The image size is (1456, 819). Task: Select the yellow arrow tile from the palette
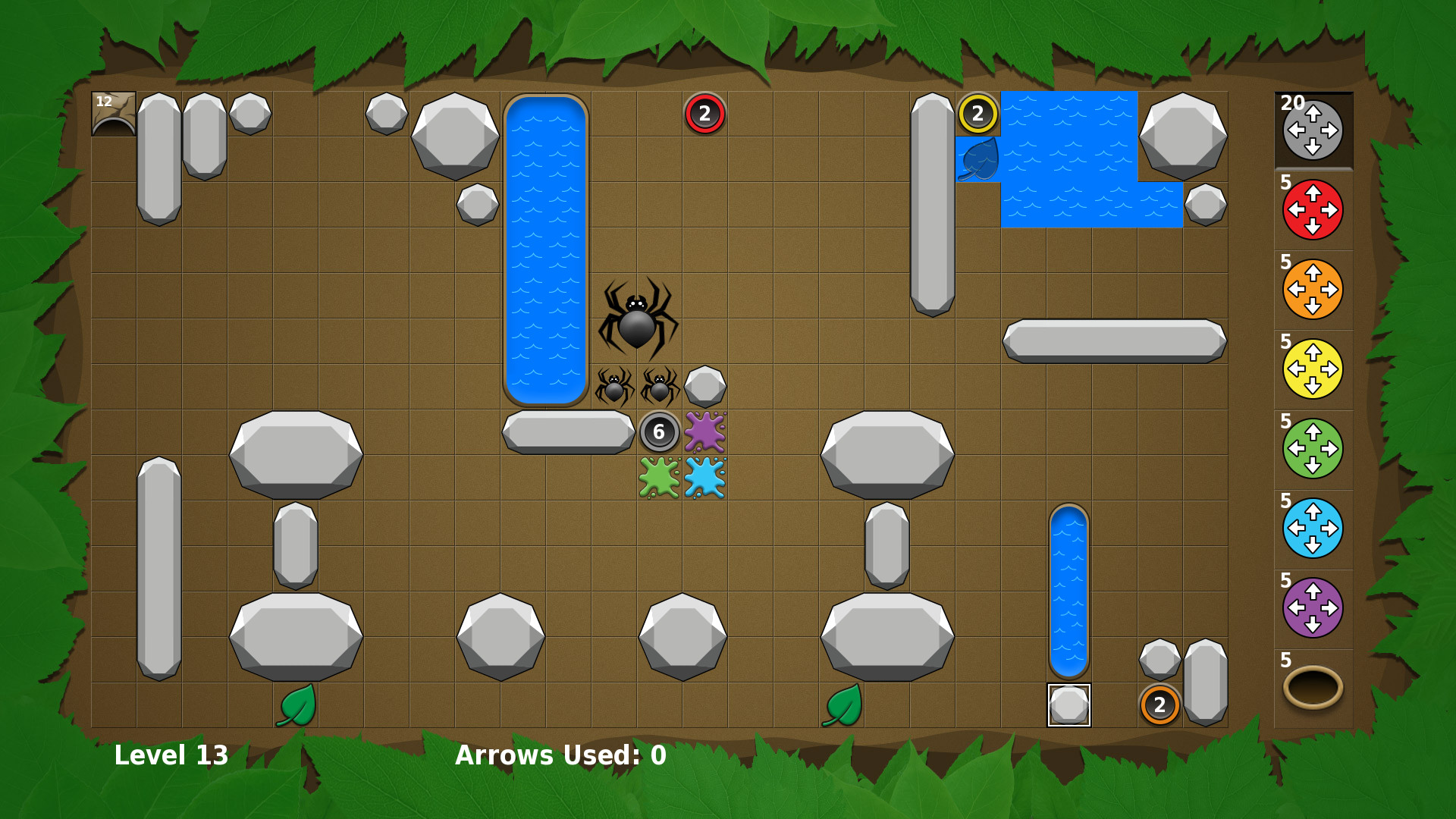tap(1313, 368)
